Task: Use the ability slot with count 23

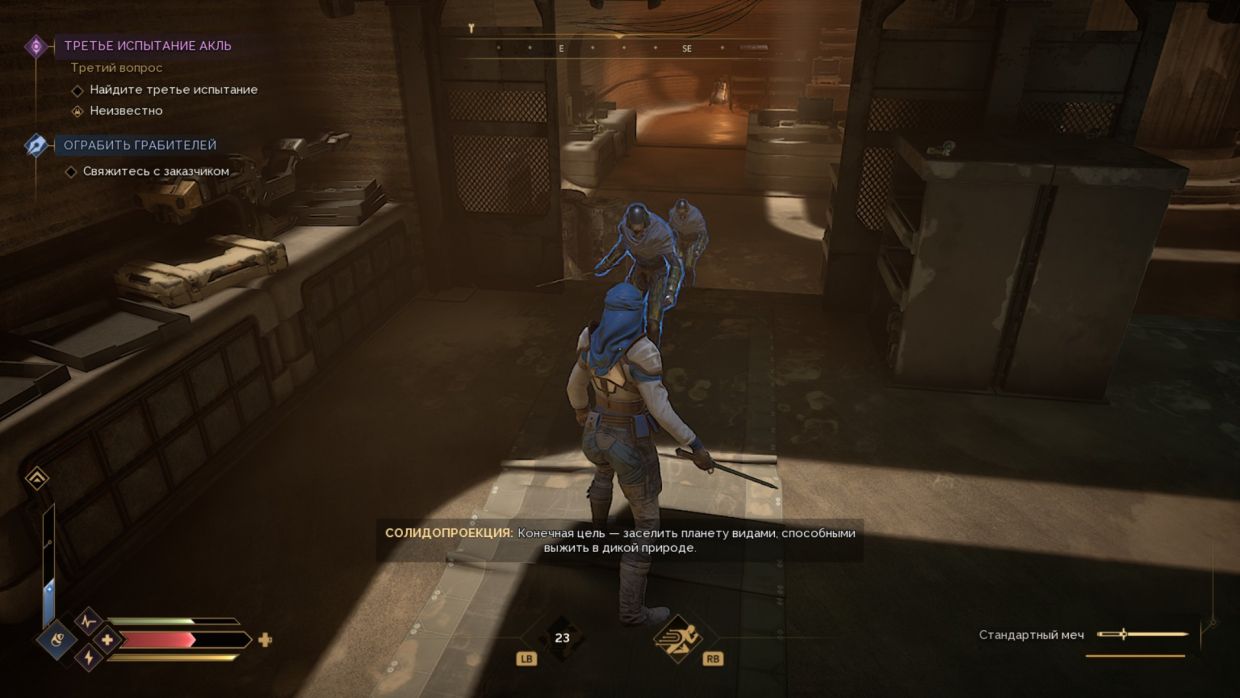Action: 561,637
